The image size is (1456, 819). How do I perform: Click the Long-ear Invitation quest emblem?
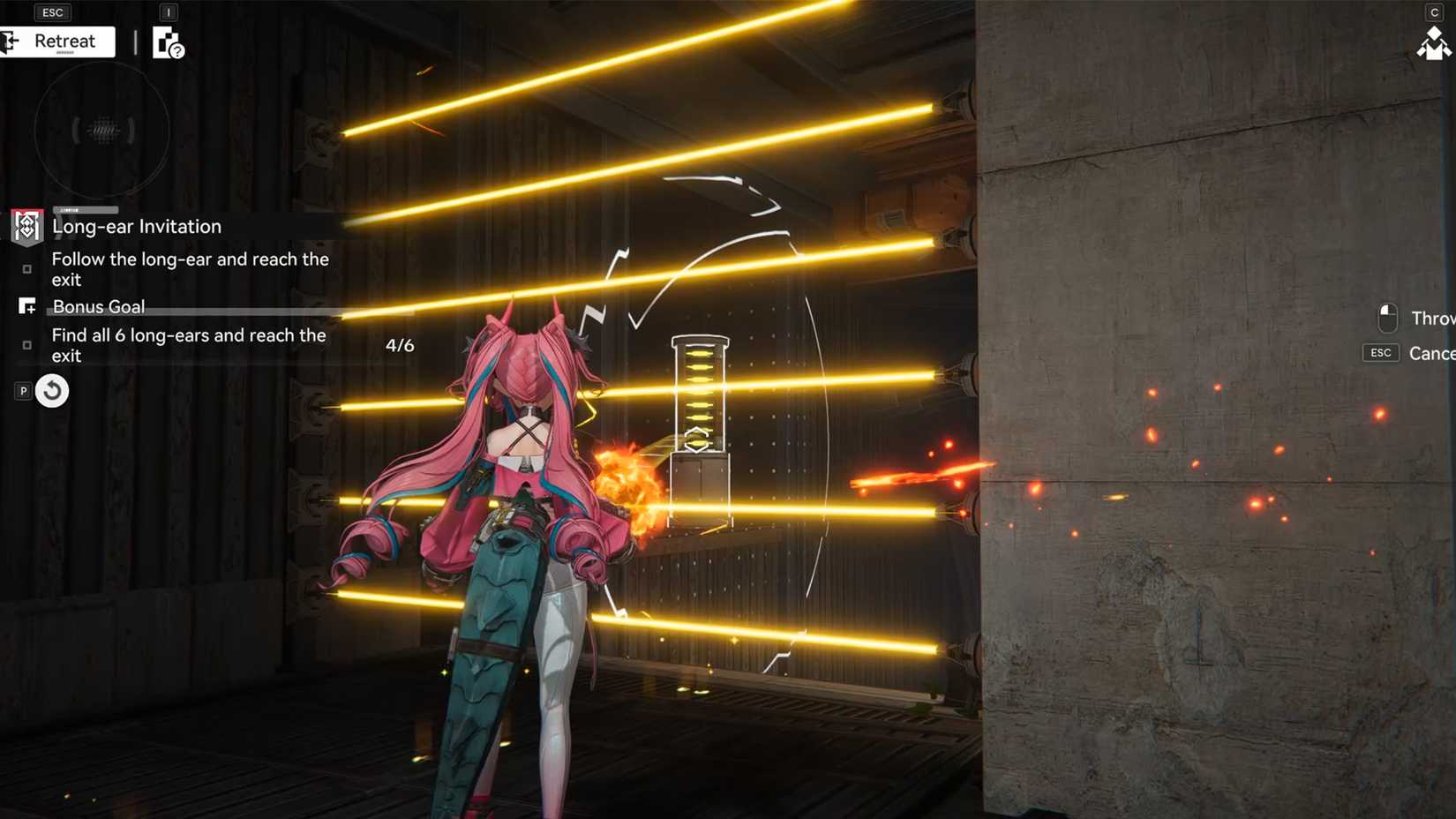tap(26, 227)
